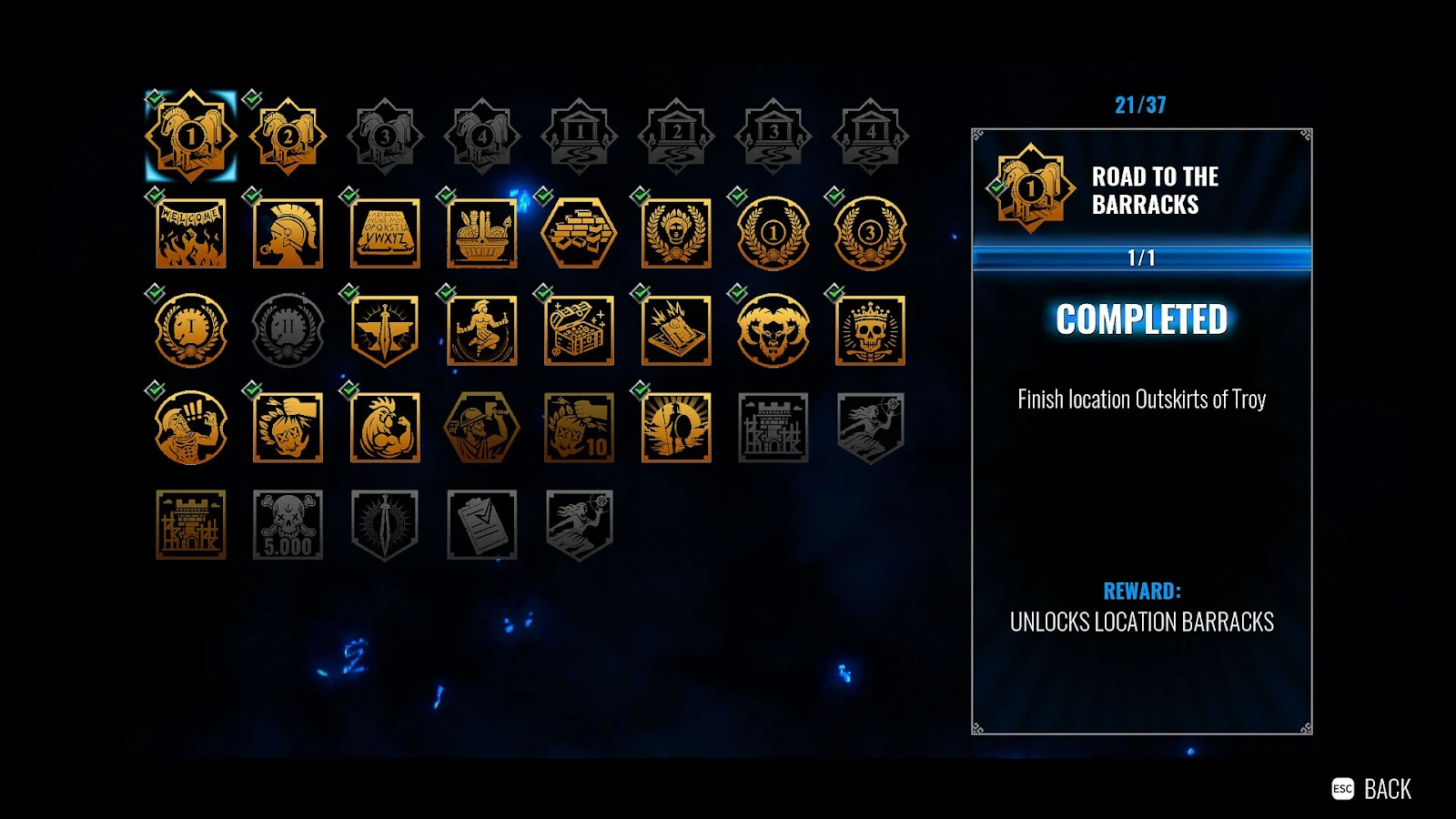Screen dimensions: 1456x819
Task: Select the Spartan helmet achievement
Action: (288, 234)
